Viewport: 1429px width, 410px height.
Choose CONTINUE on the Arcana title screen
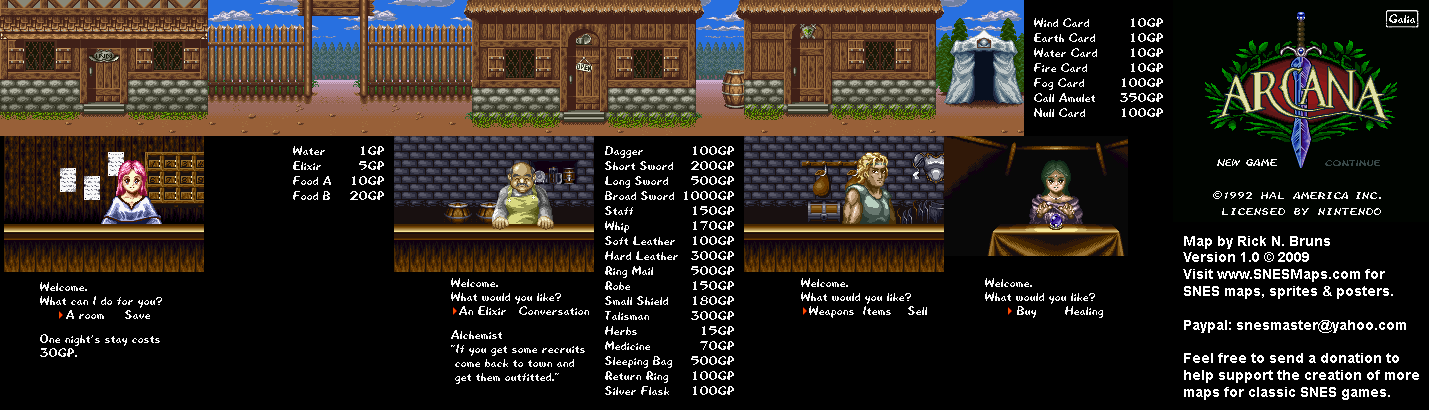[1352, 163]
